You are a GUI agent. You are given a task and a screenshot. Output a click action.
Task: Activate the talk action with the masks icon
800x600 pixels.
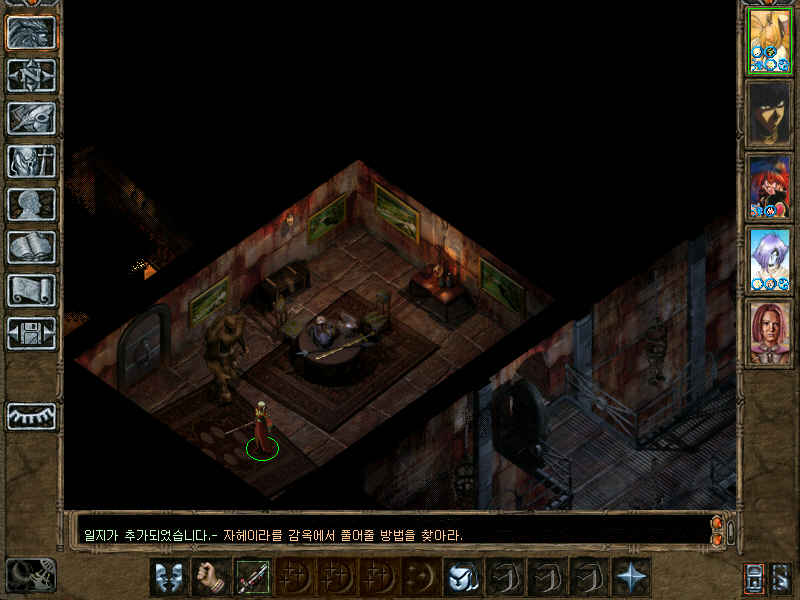(169, 577)
